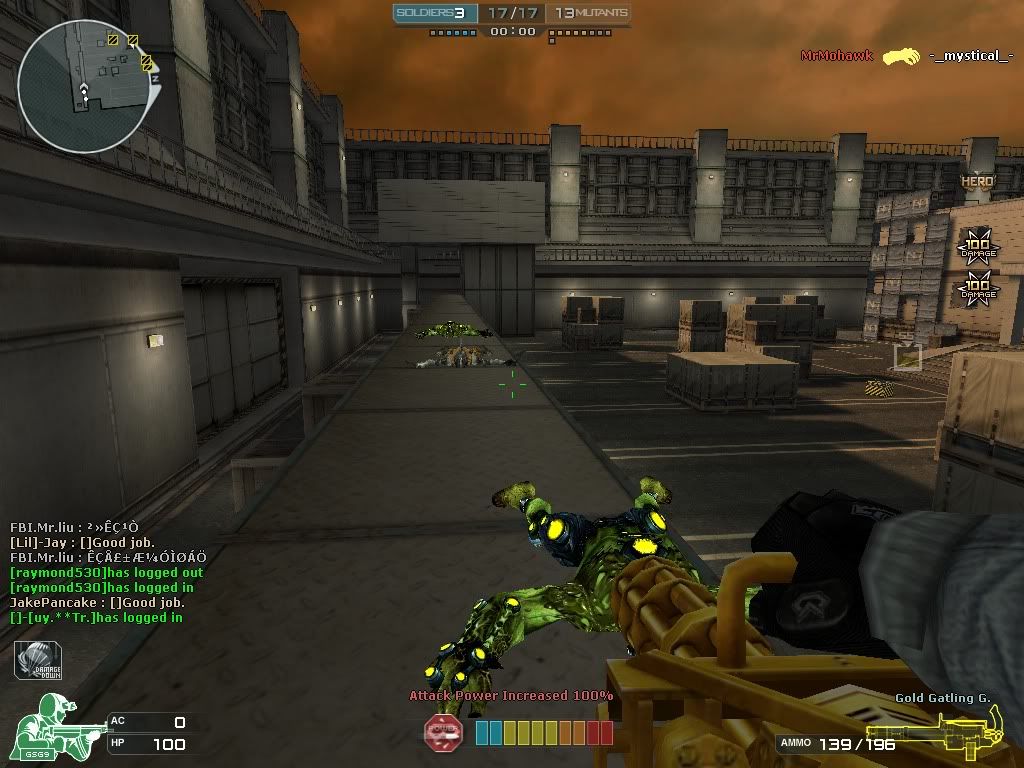
Task: Select the HERO badge icon
Action: (977, 181)
